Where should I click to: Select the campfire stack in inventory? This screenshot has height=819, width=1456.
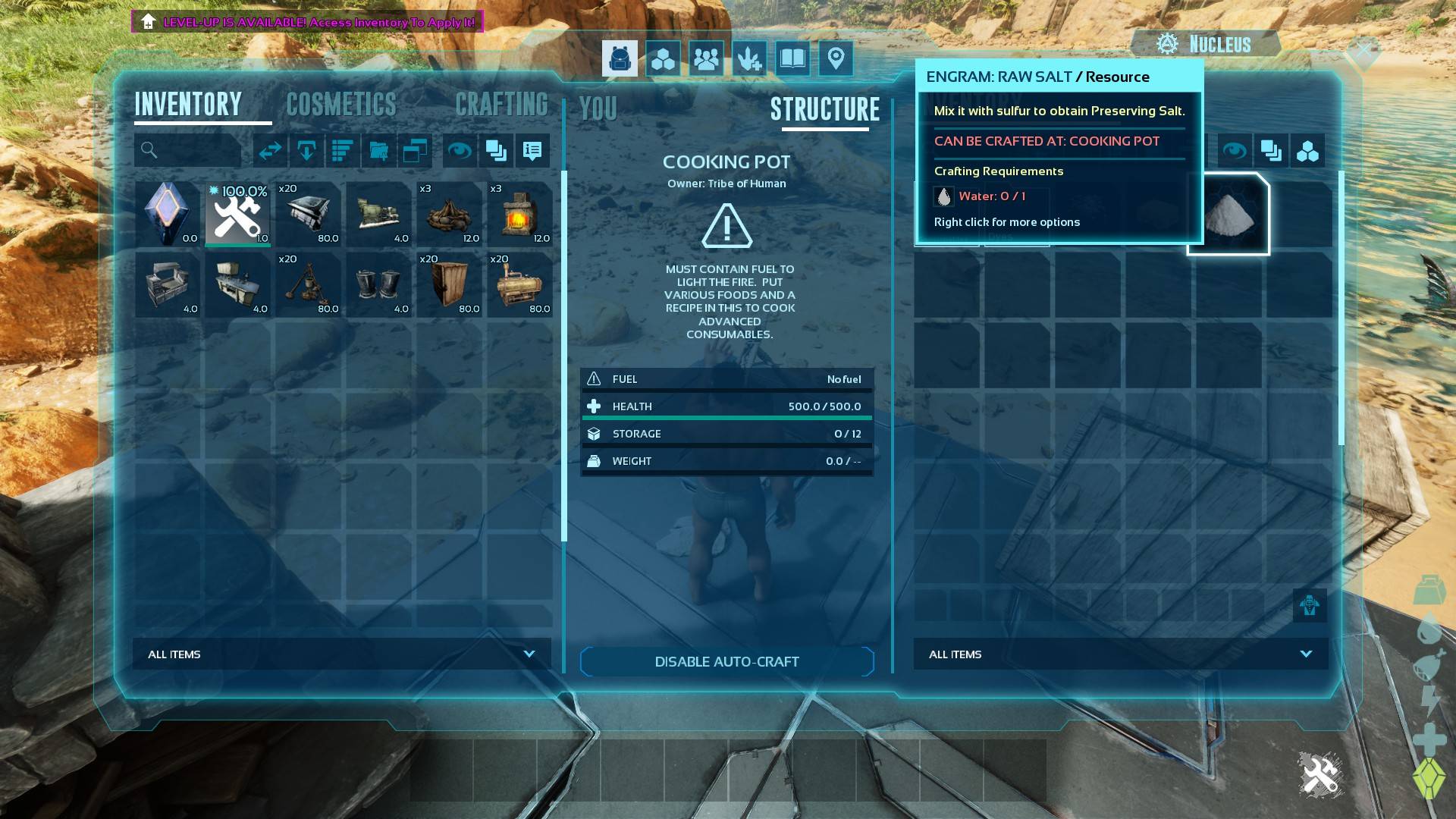[x=449, y=214]
